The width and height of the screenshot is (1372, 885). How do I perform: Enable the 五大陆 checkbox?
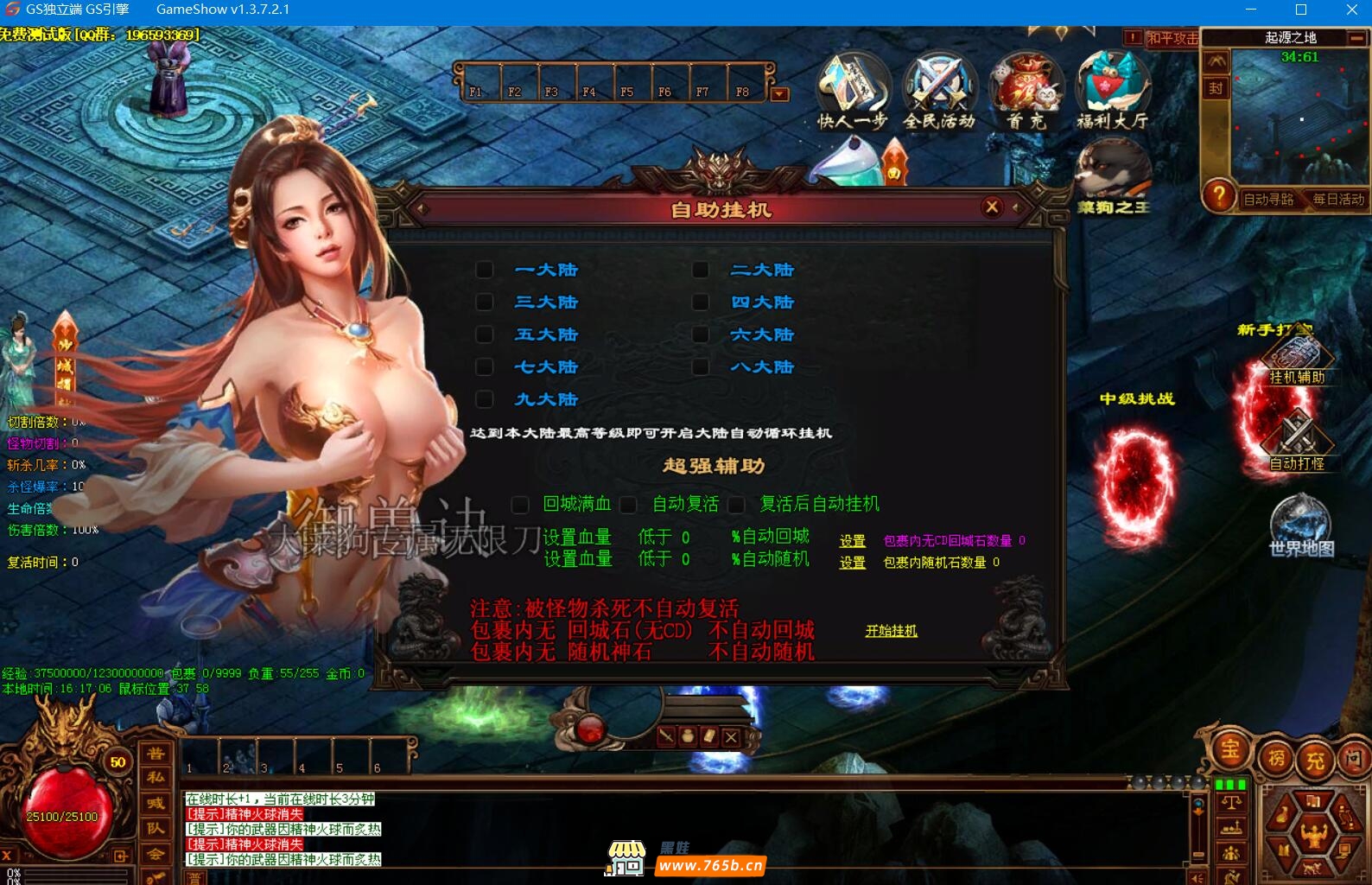point(485,334)
